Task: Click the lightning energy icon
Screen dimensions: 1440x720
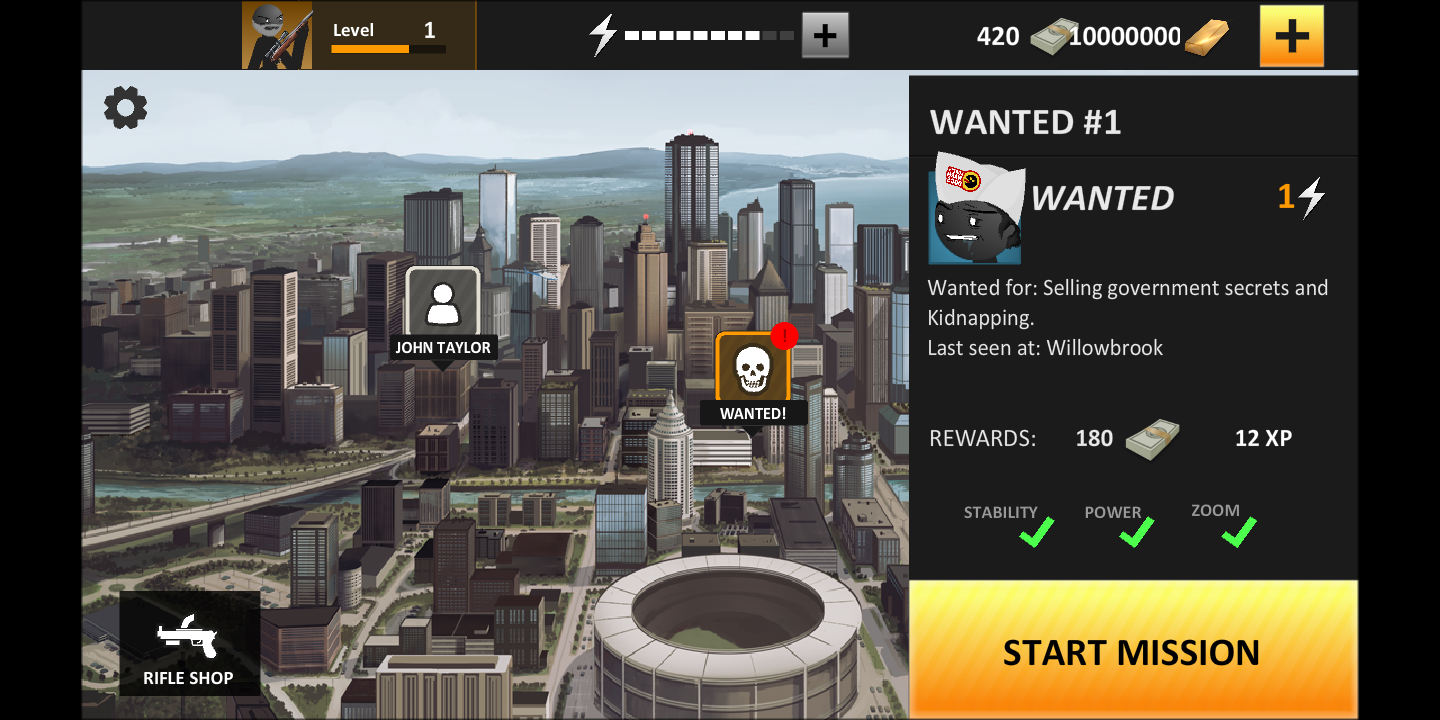Action: [601, 33]
